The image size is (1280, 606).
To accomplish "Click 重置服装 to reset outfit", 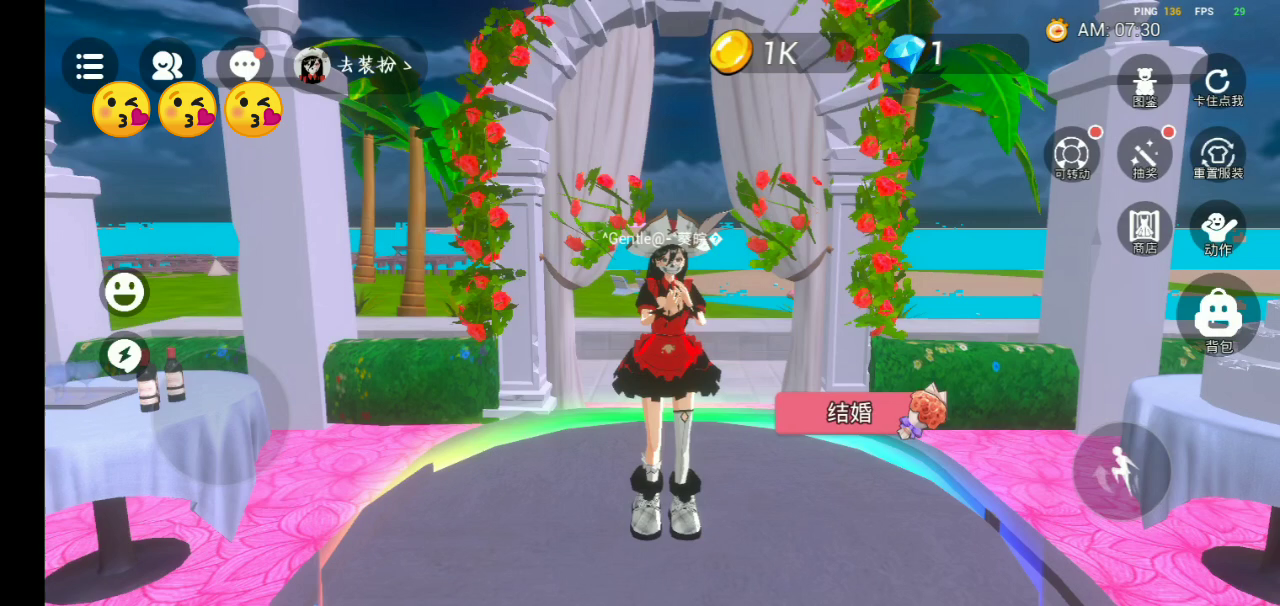I will tap(1218, 156).
